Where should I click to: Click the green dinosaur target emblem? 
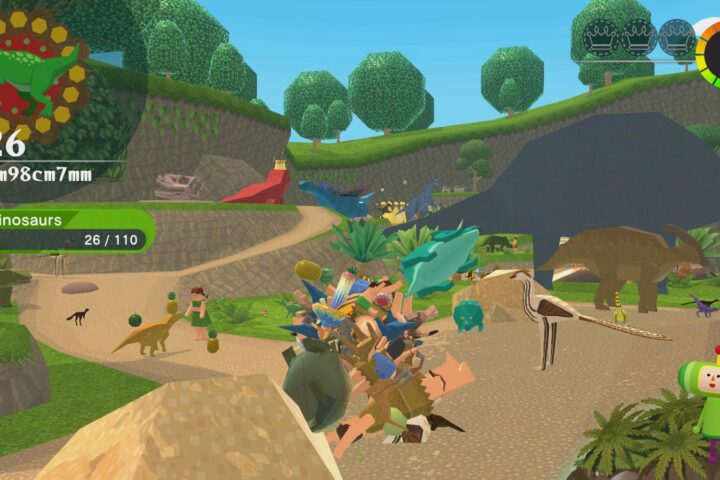[x=42, y=75]
